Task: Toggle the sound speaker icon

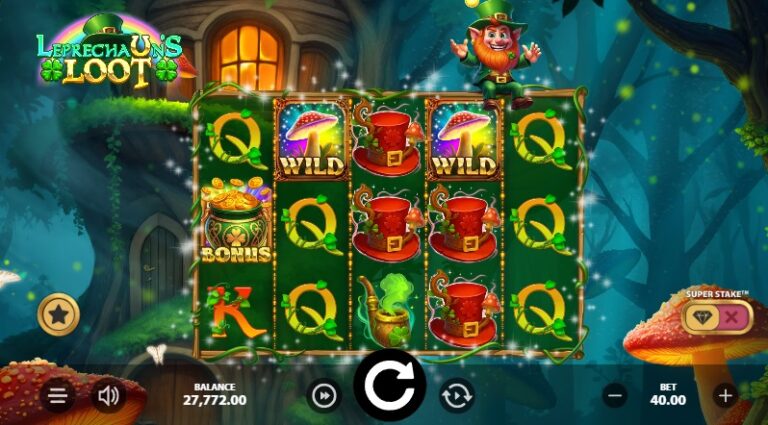Action: coord(109,396)
